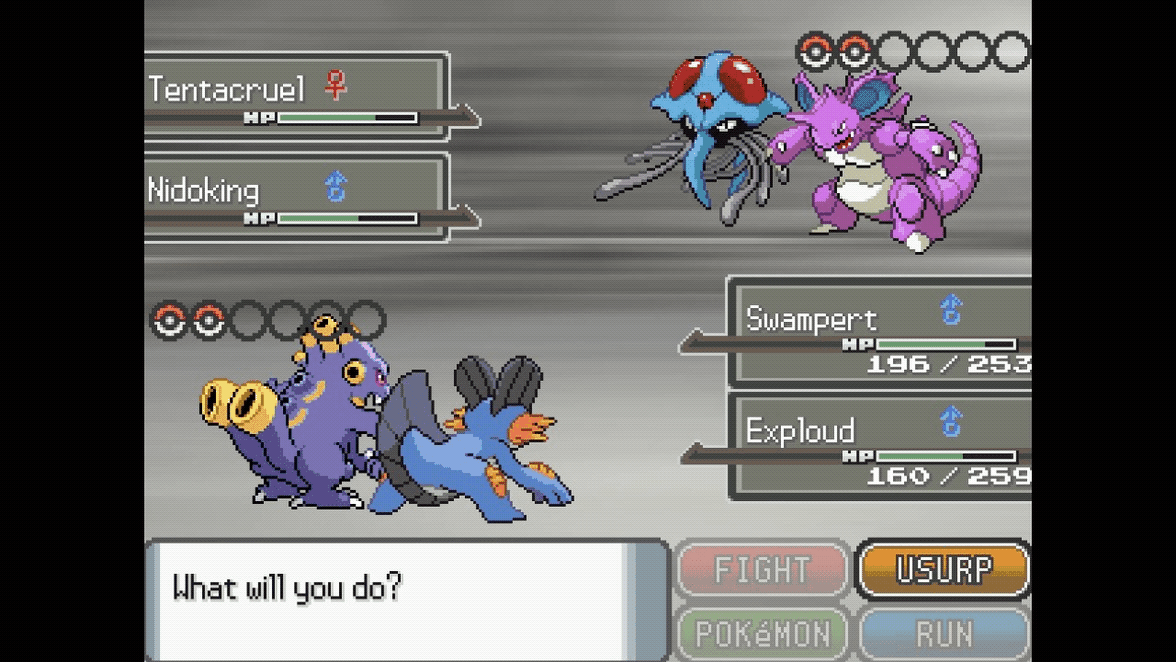Open the POKéMON party menu
The width and height of the screenshot is (1176, 662).
coord(762,633)
